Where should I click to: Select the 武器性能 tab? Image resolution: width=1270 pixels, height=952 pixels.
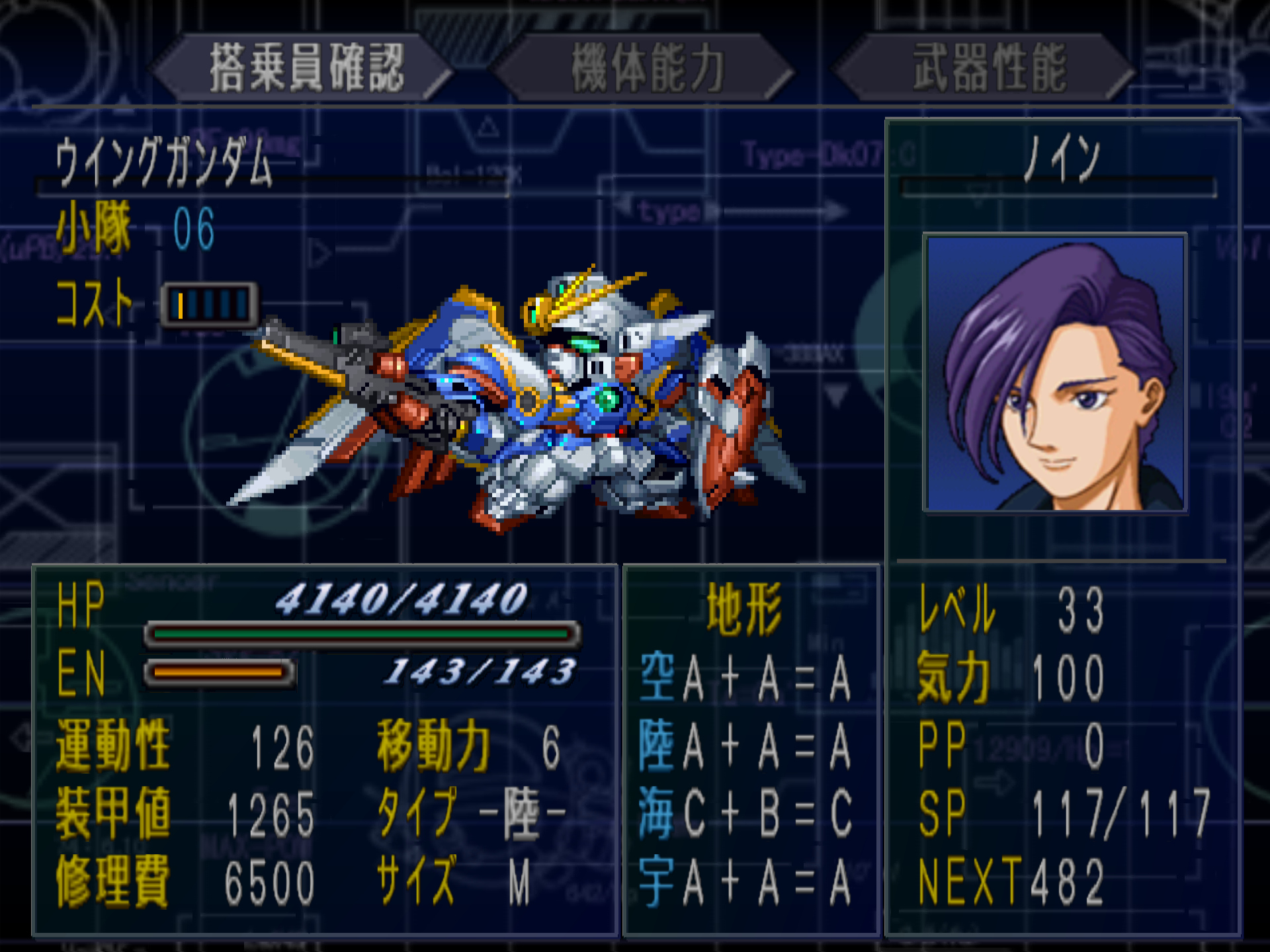pos(988,67)
